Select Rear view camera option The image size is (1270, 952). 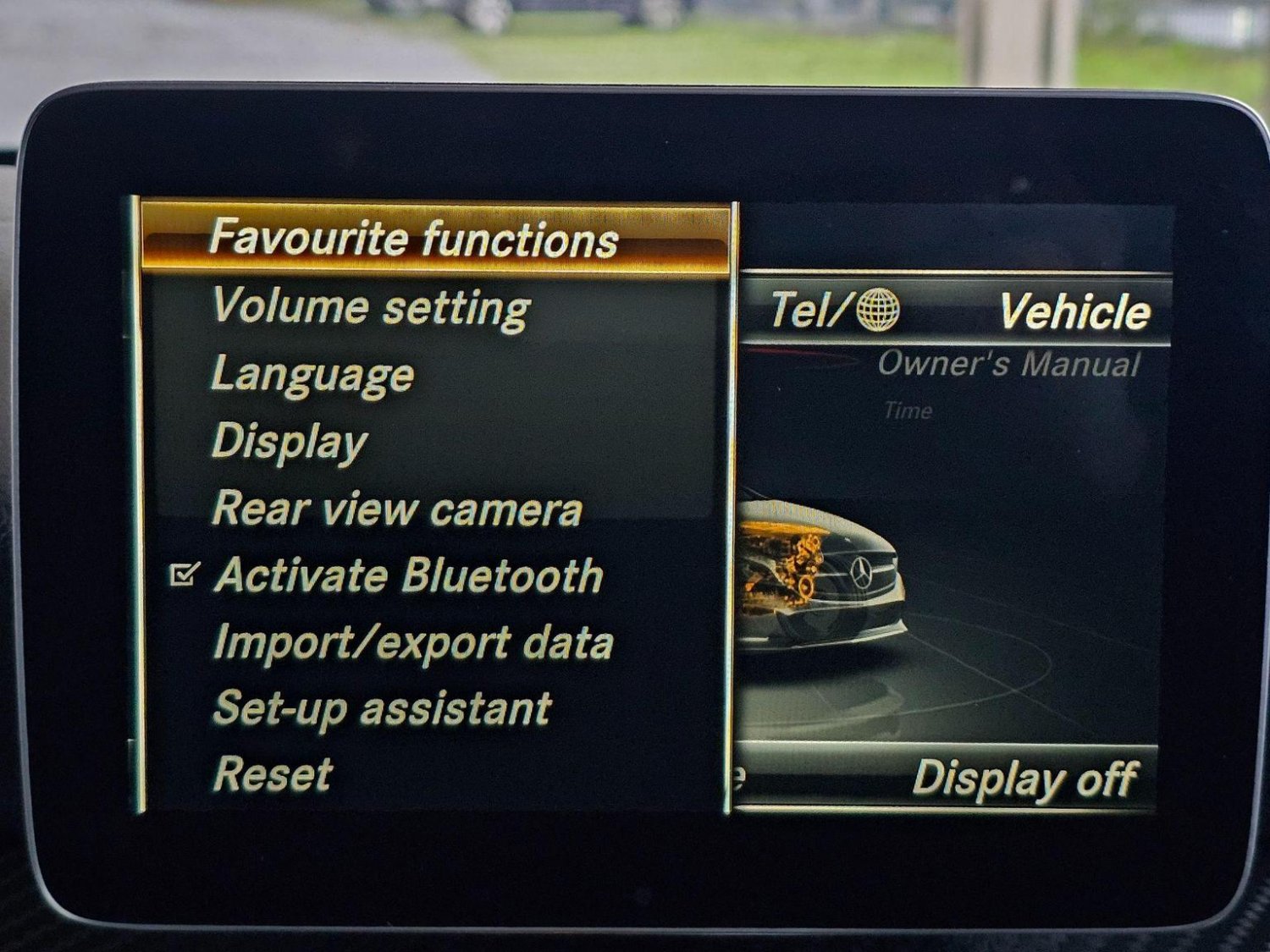(x=397, y=509)
